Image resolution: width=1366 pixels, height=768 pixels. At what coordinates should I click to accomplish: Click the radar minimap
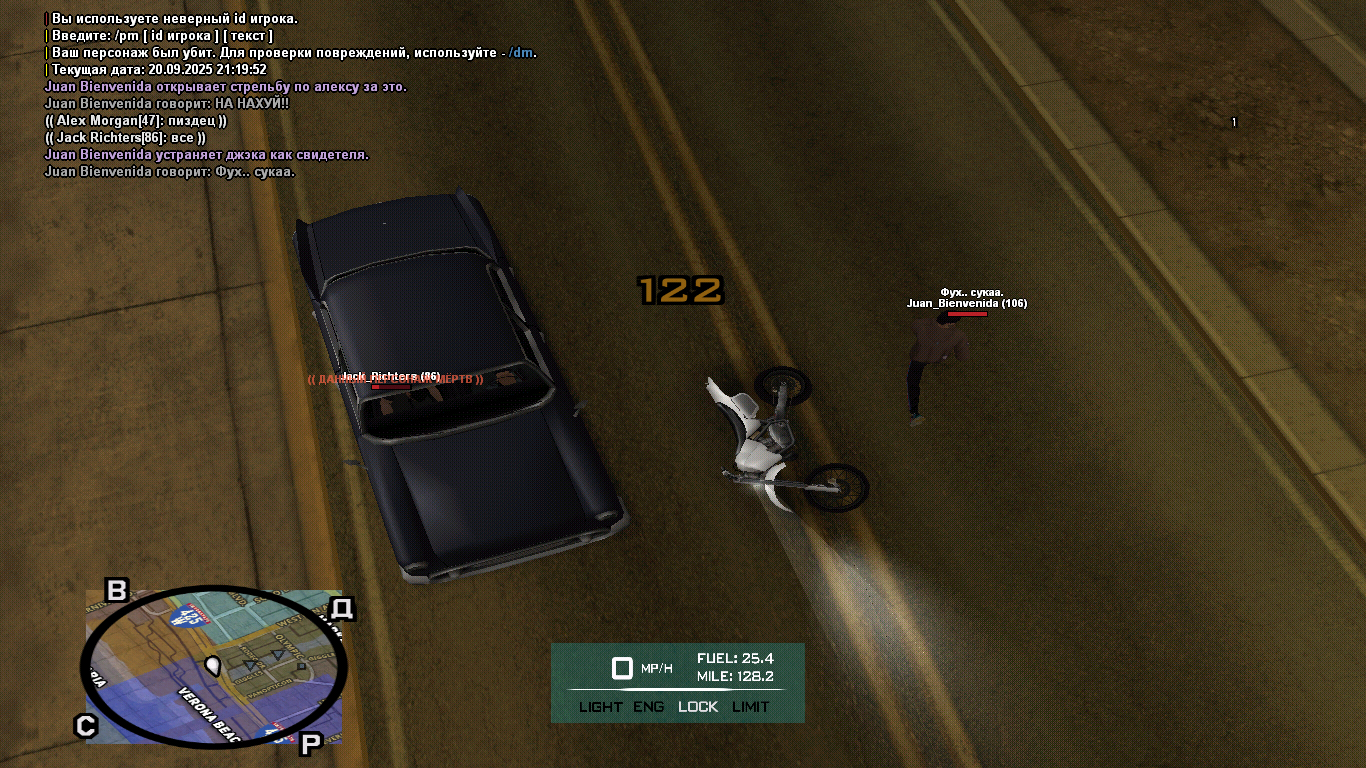click(213, 667)
